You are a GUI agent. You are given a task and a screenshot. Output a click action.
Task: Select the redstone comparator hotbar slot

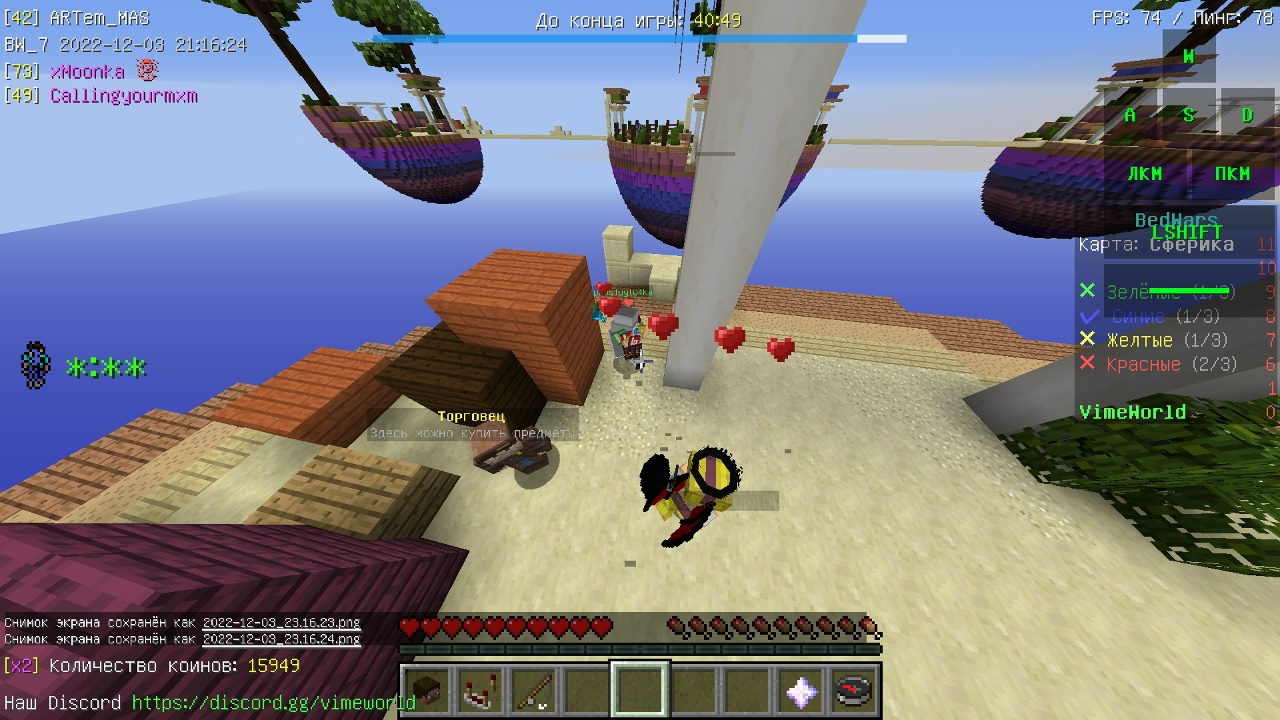tap(480, 691)
